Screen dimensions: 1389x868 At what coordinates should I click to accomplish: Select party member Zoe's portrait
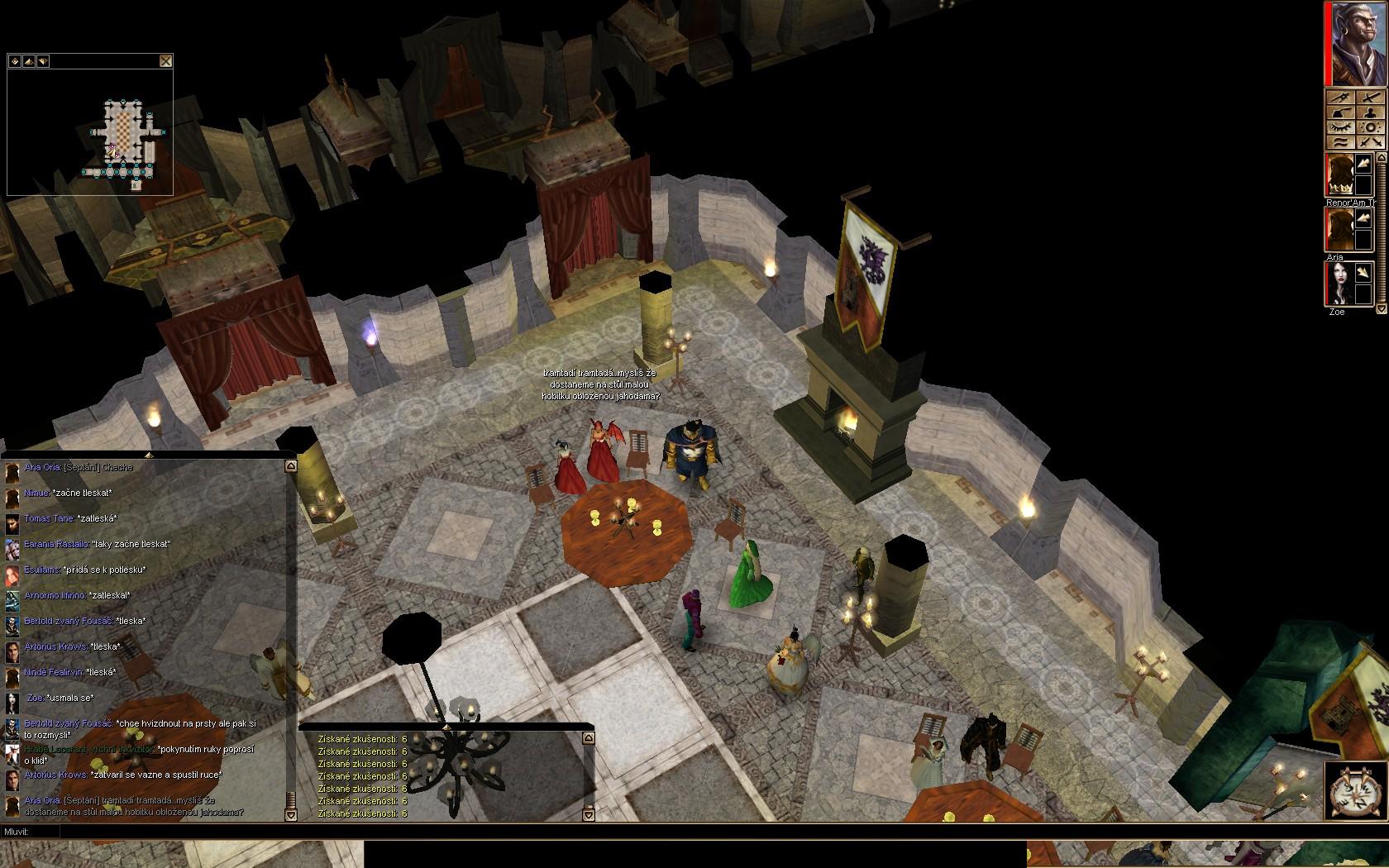point(1340,284)
